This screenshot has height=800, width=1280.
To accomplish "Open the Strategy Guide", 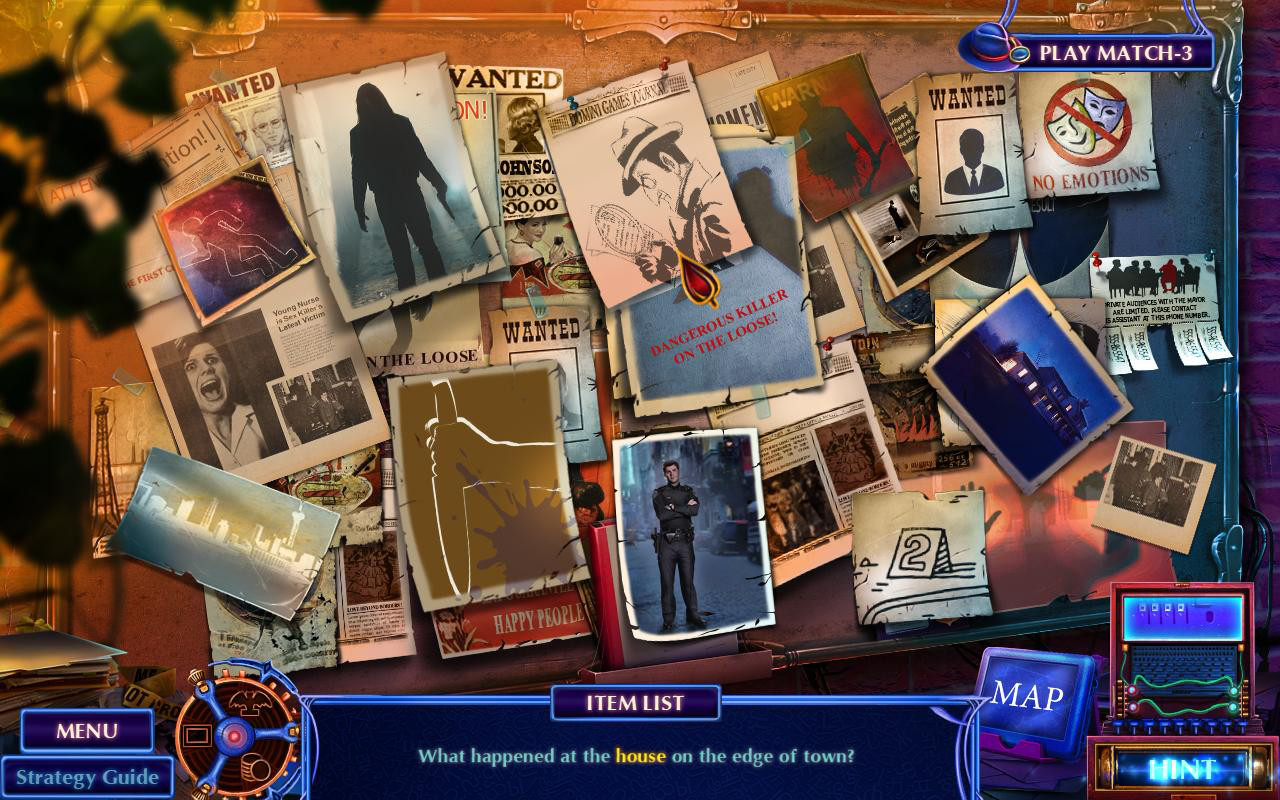I will (x=88, y=776).
